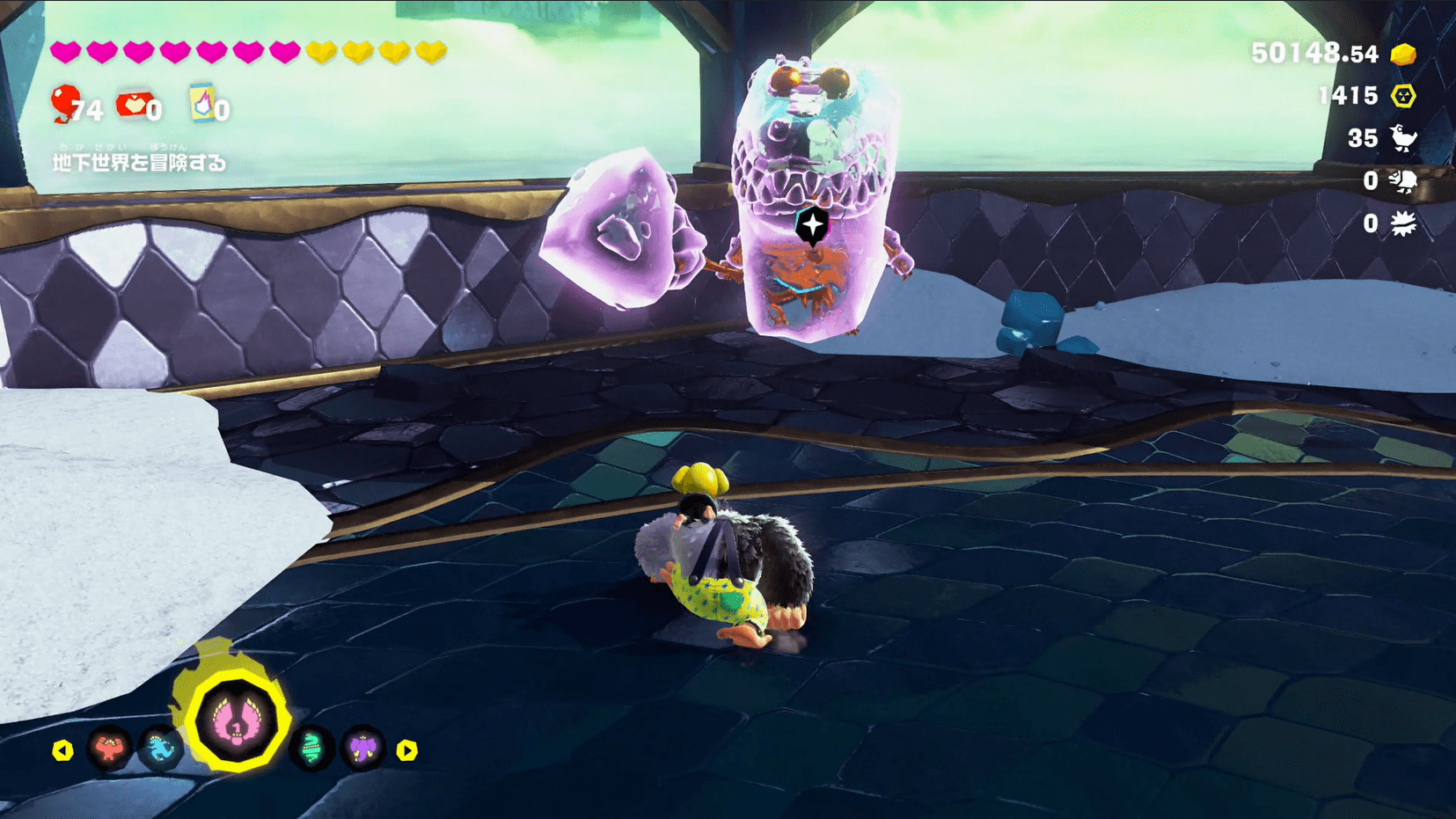Switch to the red Kong Bananza form
The width and height of the screenshot is (1456, 819).
point(109,750)
